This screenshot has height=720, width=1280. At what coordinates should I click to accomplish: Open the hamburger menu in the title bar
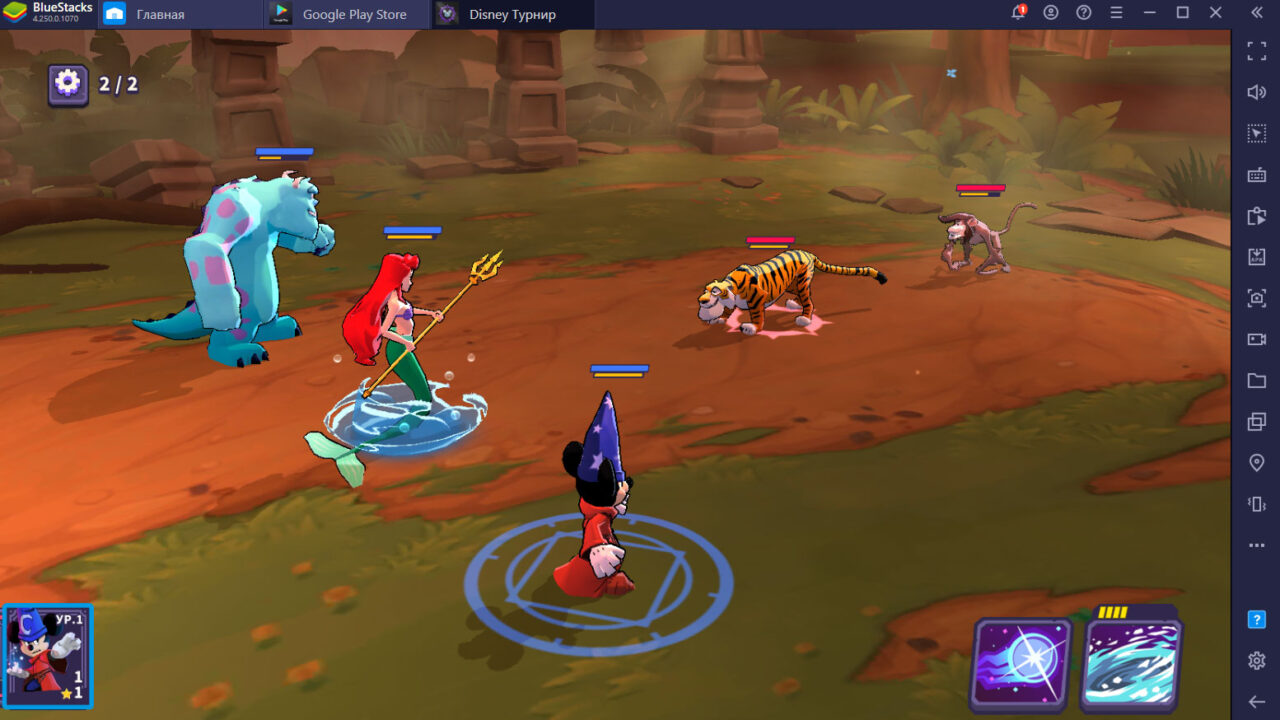pos(1117,14)
